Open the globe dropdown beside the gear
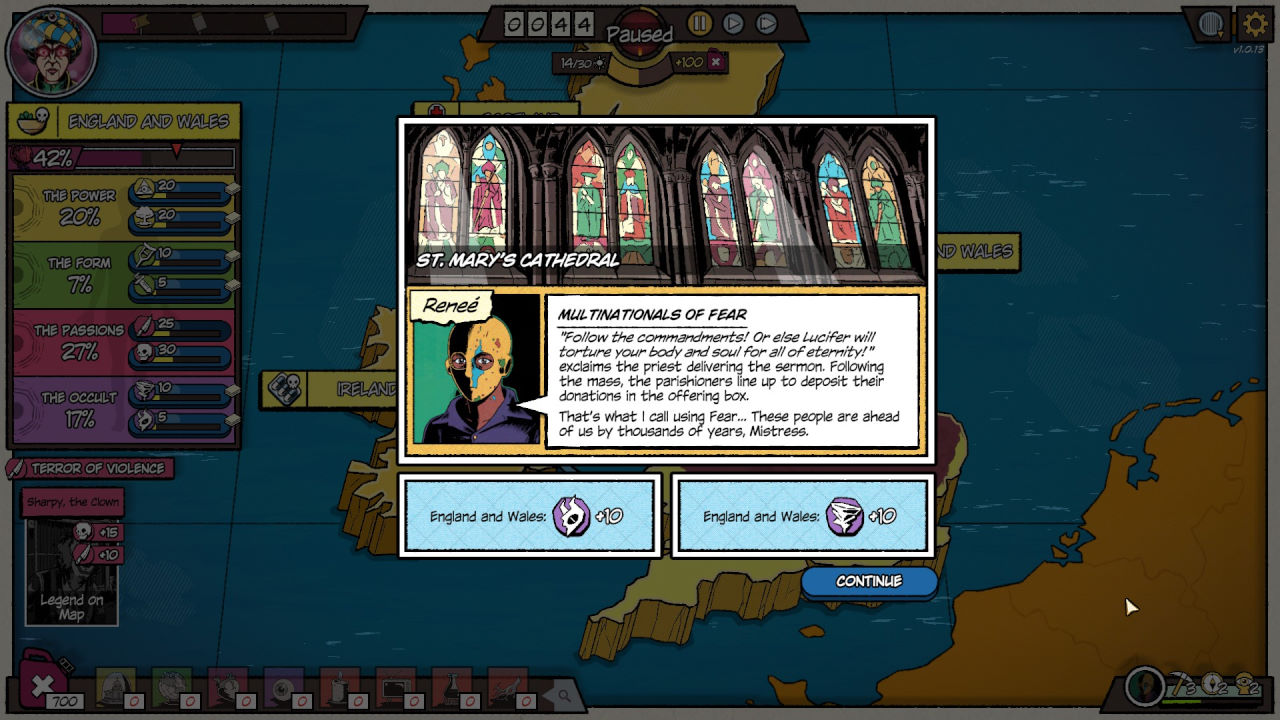 click(1212, 24)
